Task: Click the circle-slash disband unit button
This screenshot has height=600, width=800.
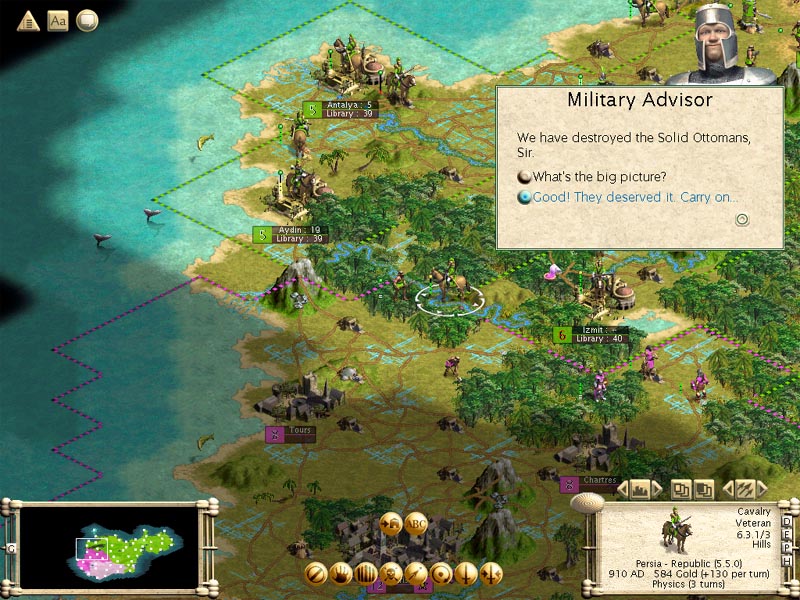Action: [316, 574]
